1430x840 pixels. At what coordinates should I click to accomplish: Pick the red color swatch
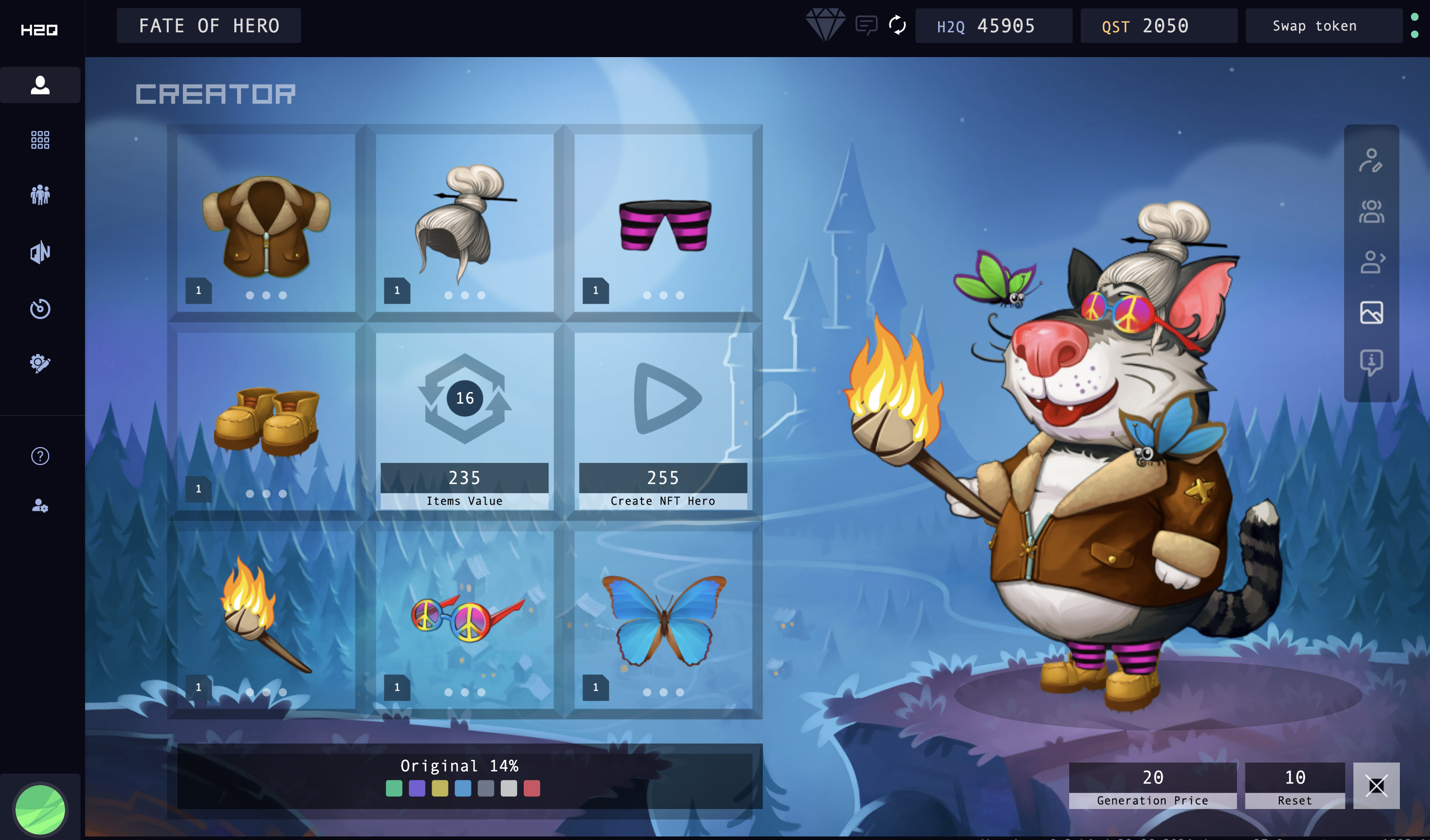(532, 788)
